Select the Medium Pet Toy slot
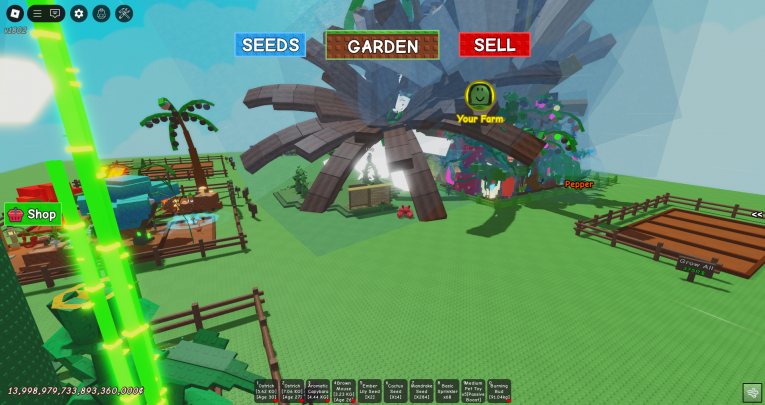Screen dimensions: 765x405 tap(472, 391)
